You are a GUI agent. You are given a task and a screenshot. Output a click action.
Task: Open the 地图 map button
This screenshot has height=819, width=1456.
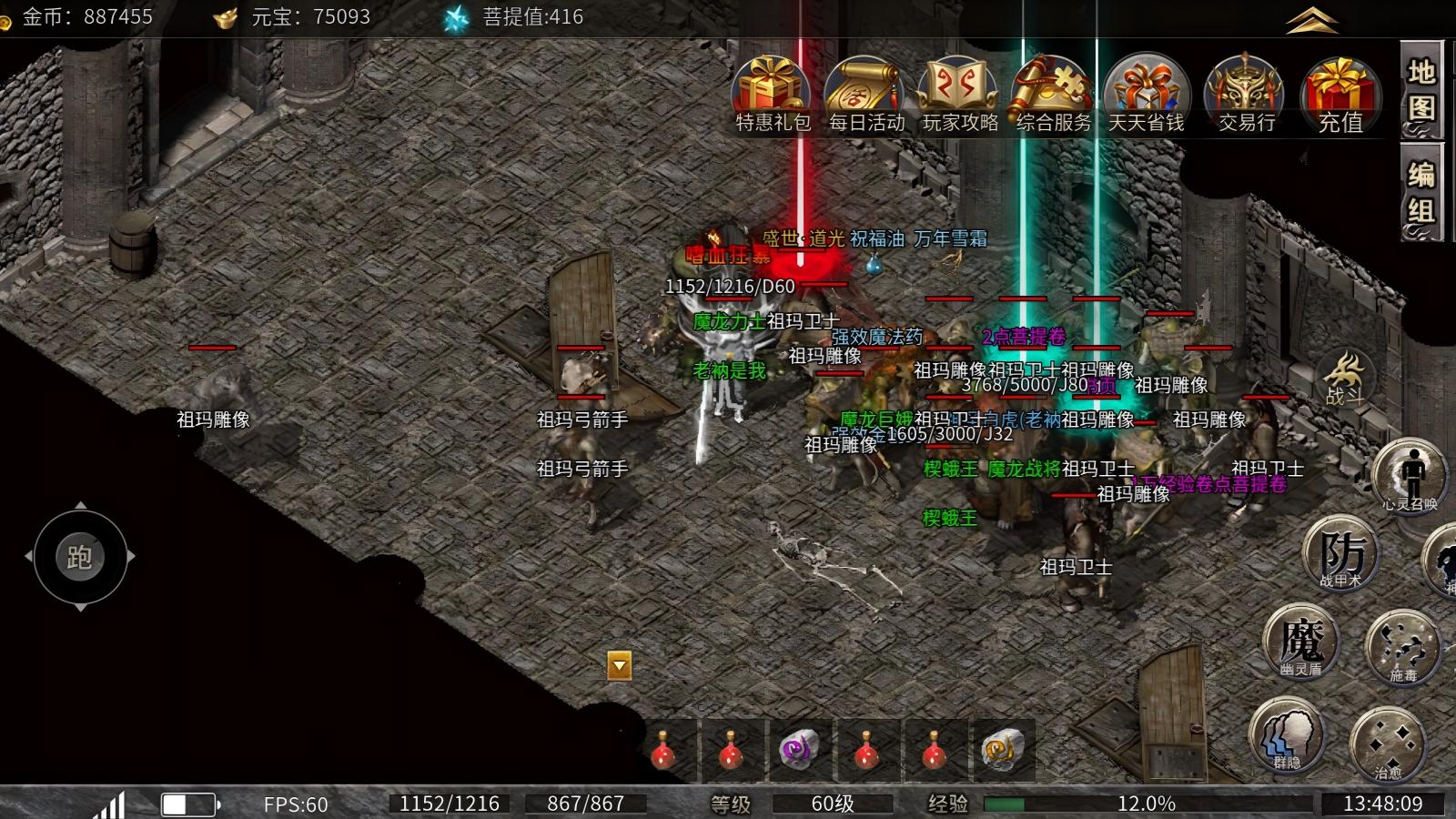click(1421, 91)
